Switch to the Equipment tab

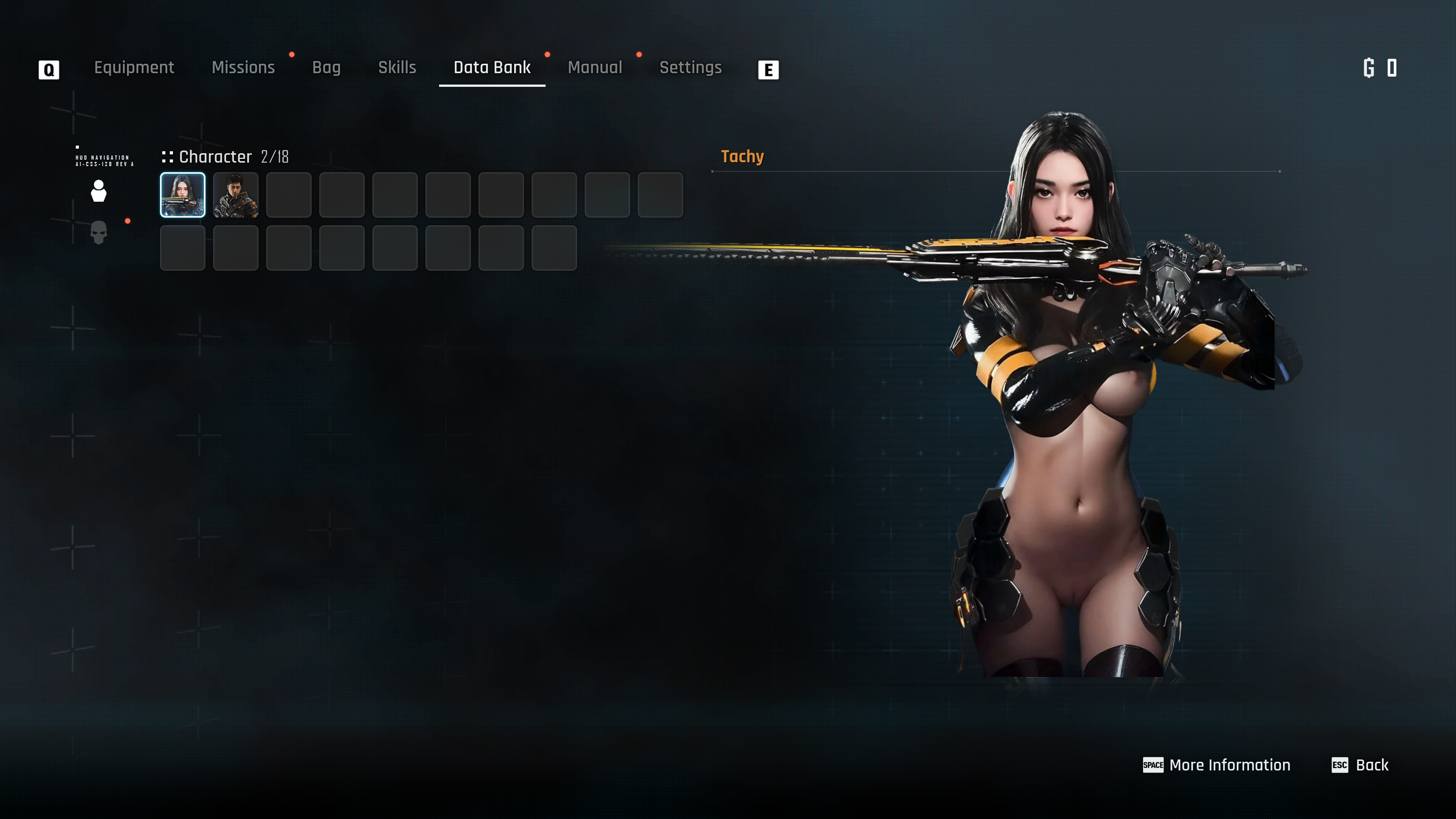[x=134, y=68]
